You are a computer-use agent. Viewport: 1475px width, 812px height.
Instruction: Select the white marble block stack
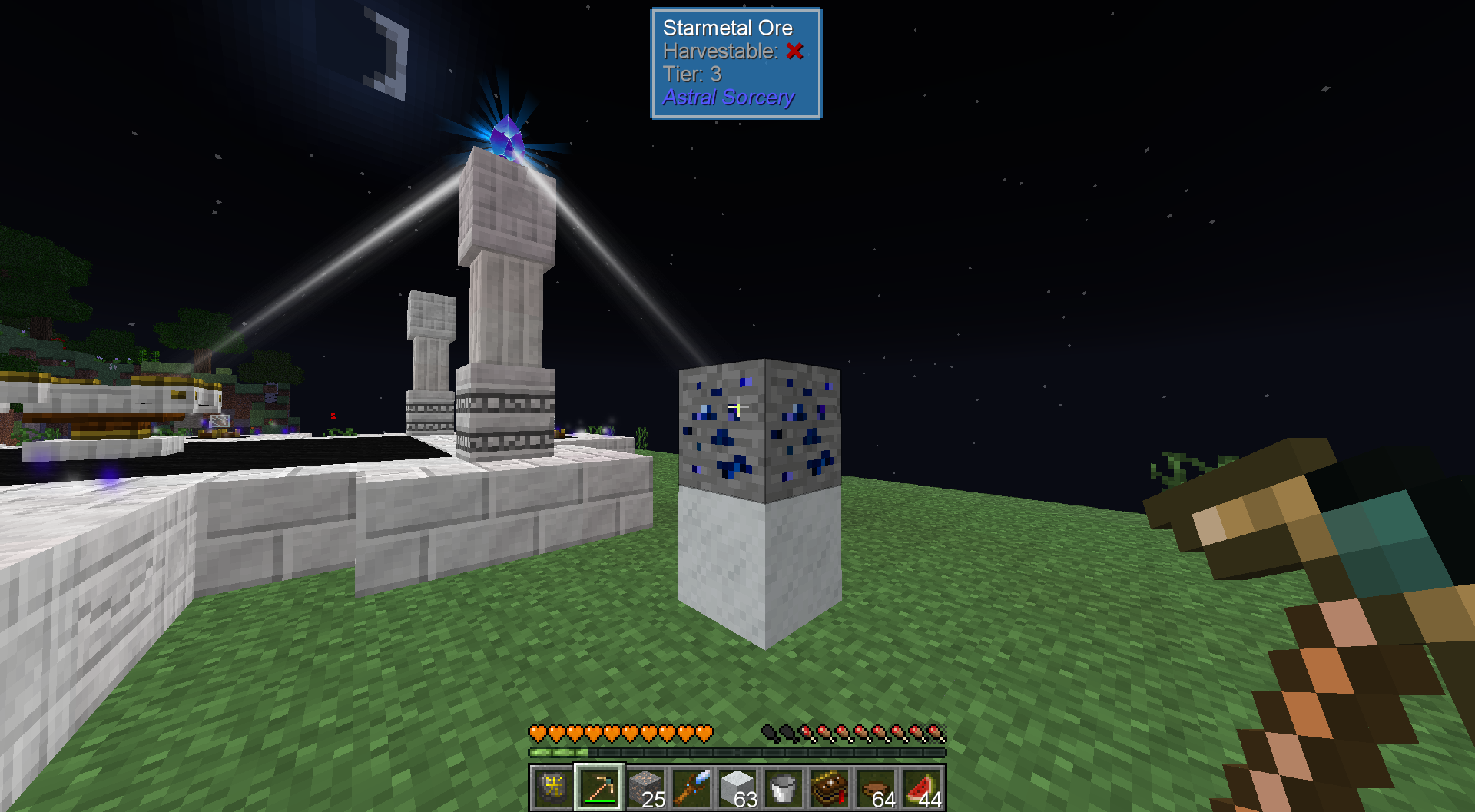[737, 787]
